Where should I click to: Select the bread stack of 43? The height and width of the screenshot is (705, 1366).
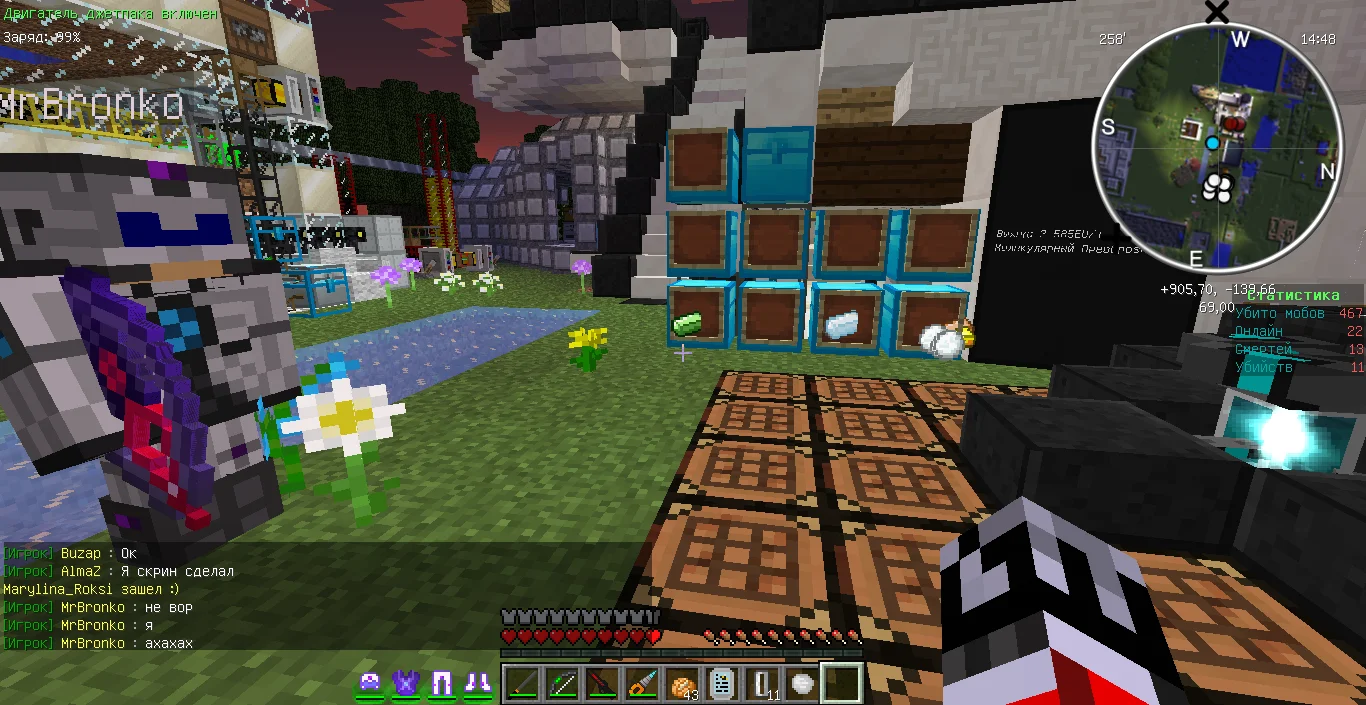682,684
